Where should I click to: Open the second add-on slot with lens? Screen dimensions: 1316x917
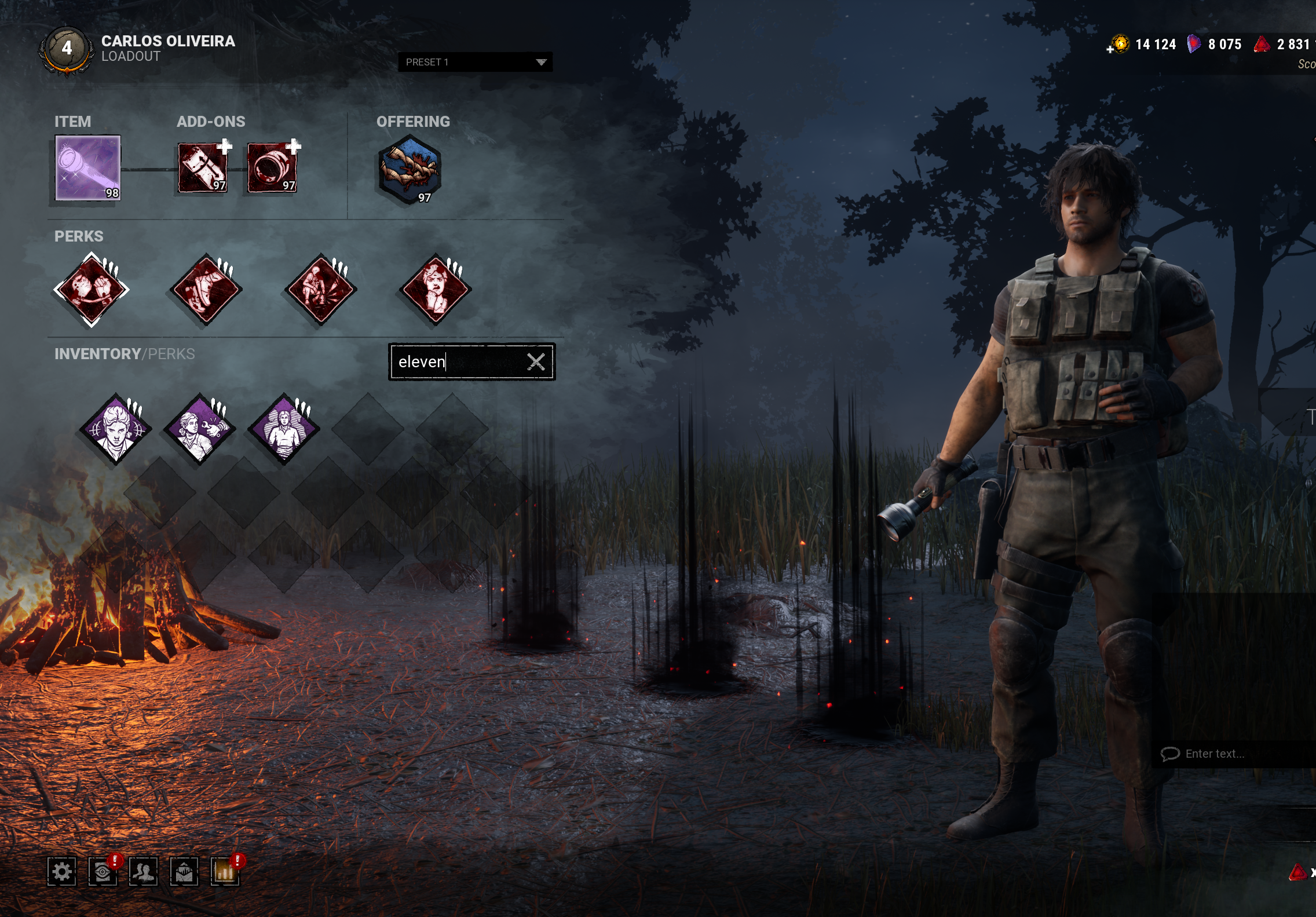click(x=272, y=168)
